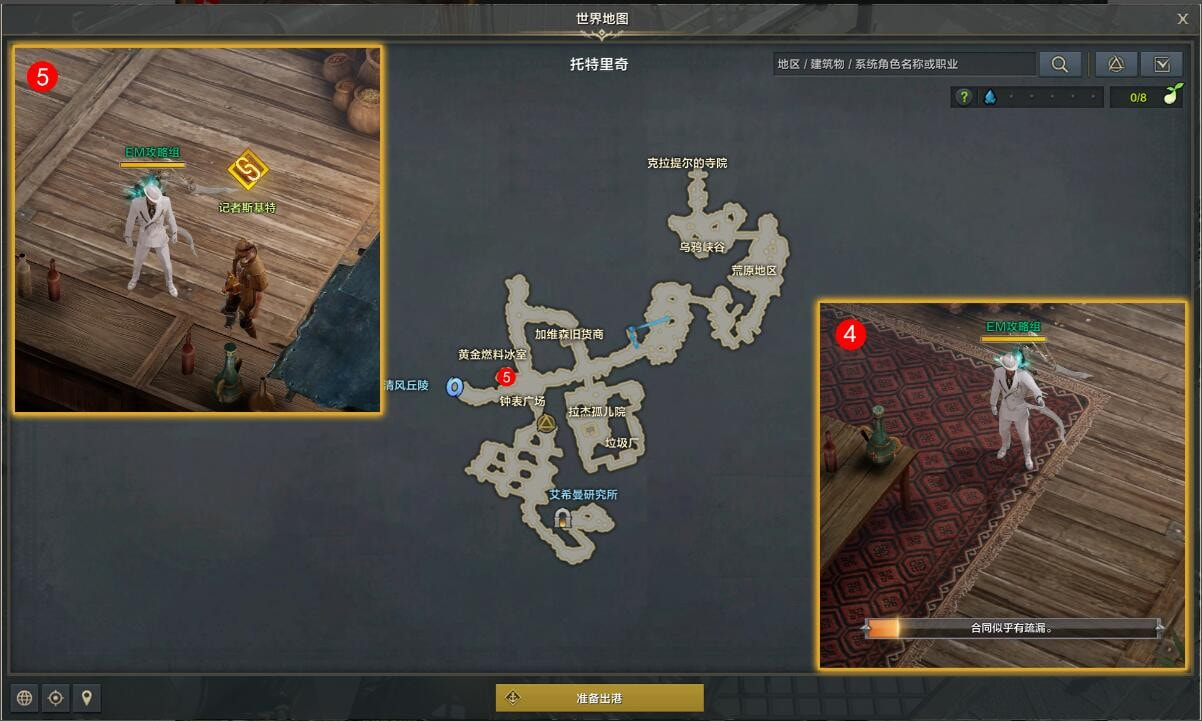Select the red number 5 map marker
The height and width of the screenshot is (721, 1202).
tap(506, 377)
